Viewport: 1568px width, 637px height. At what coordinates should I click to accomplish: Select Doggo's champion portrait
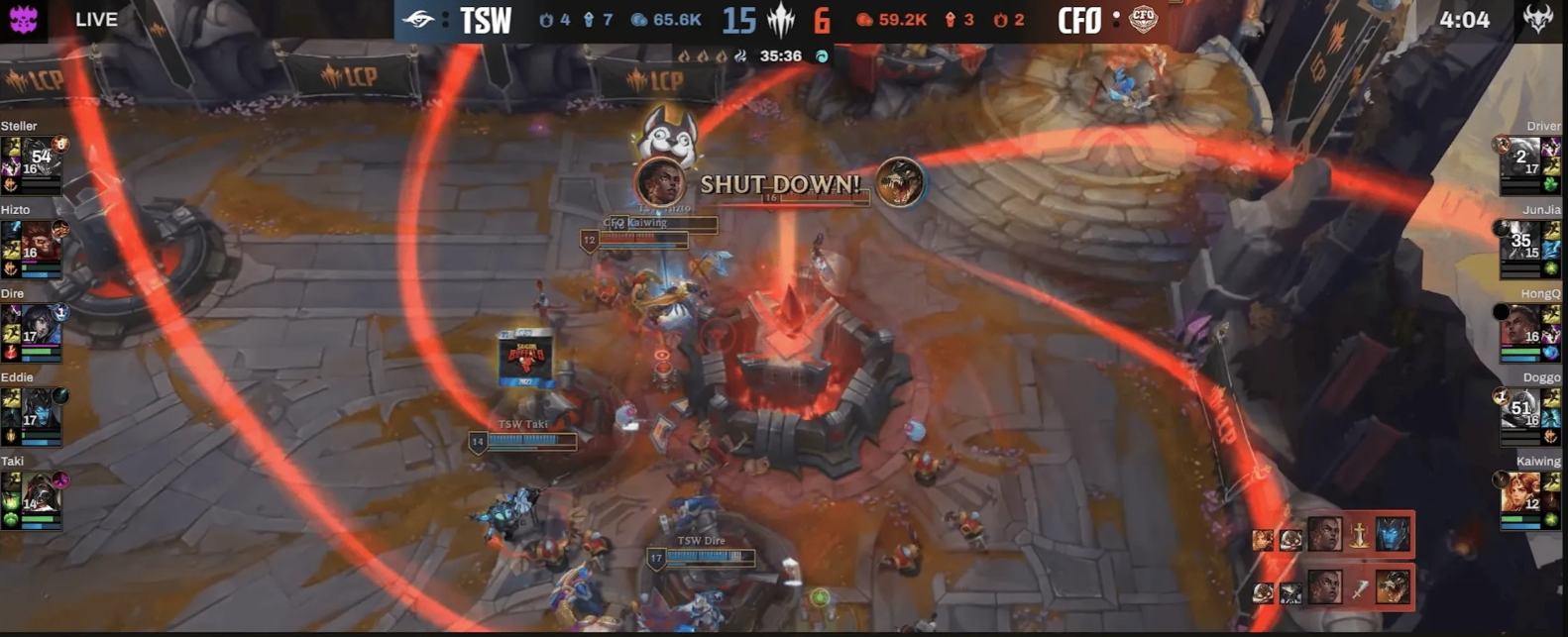click(x=1521, y=410)
